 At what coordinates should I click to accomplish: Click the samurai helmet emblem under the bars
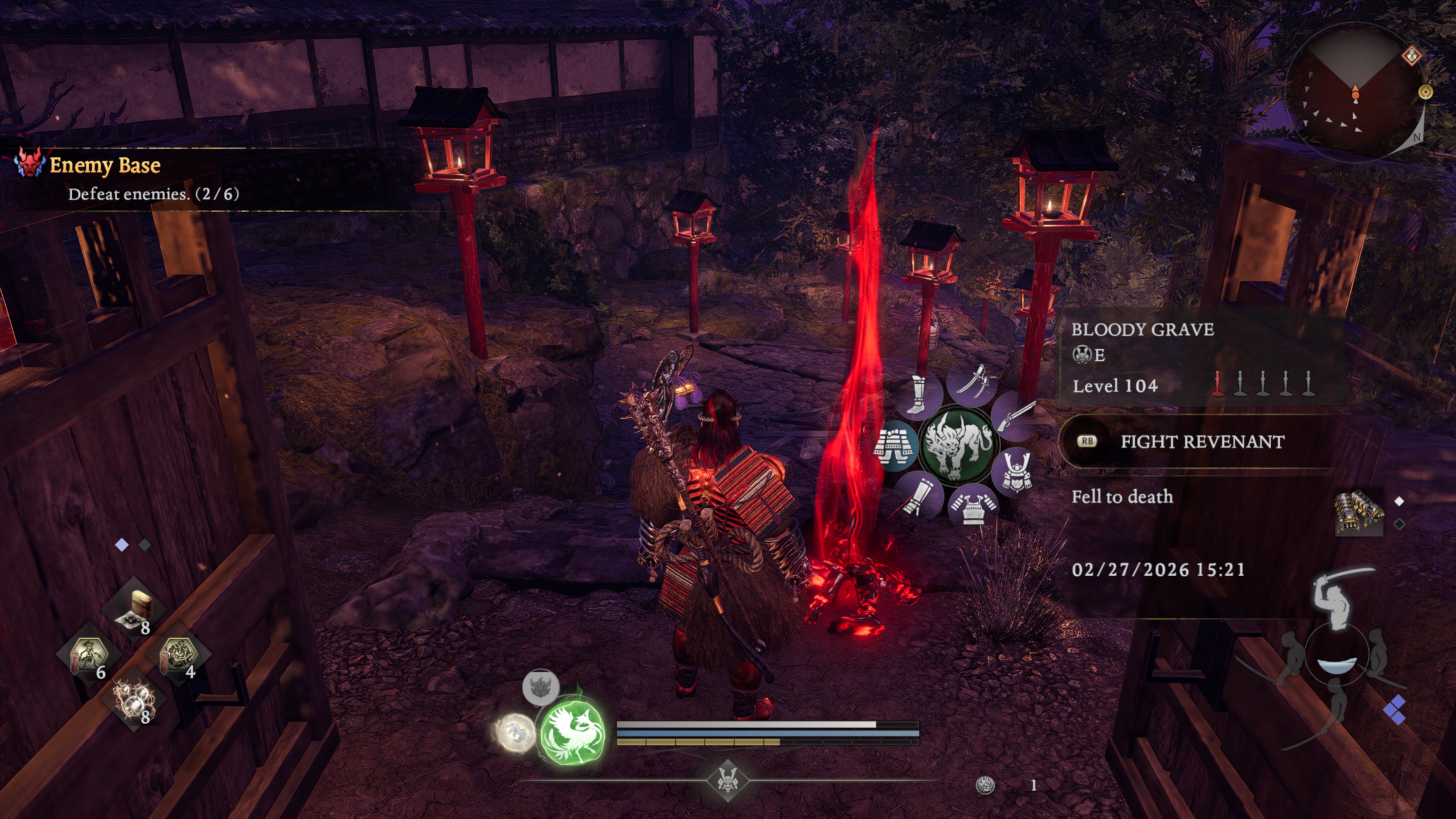(x=728, y=781)
